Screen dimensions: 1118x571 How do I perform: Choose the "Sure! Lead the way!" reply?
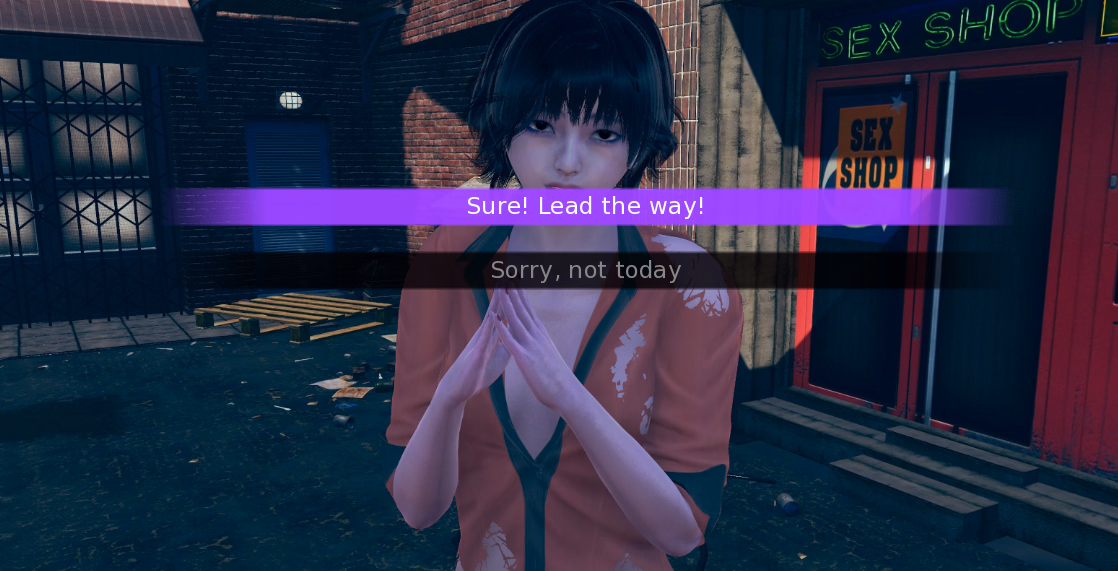(586, 207)
